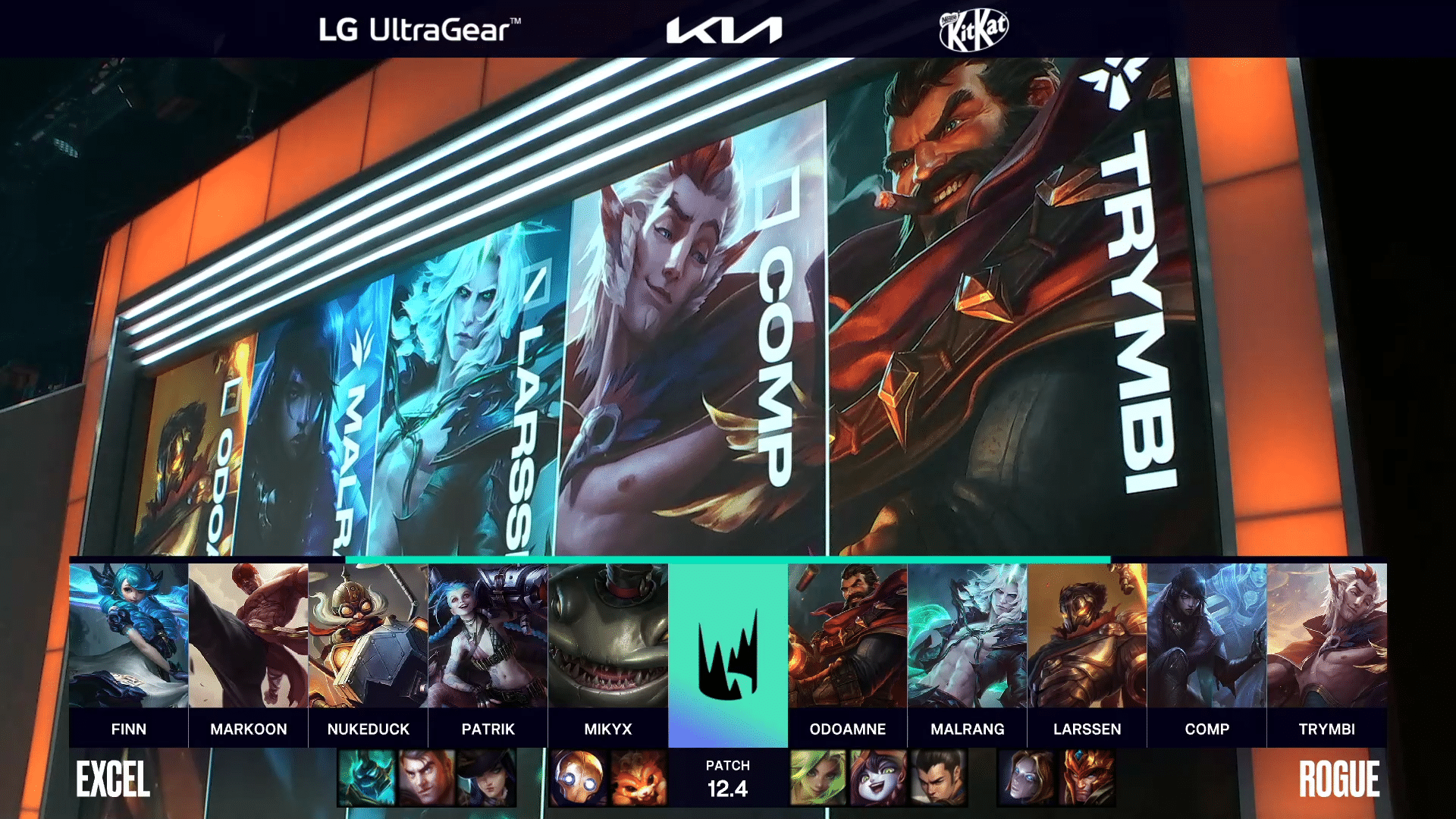Click the Jayce ban icon
Viewport: 1456px width, 819px height.
(x=427, y=777)
